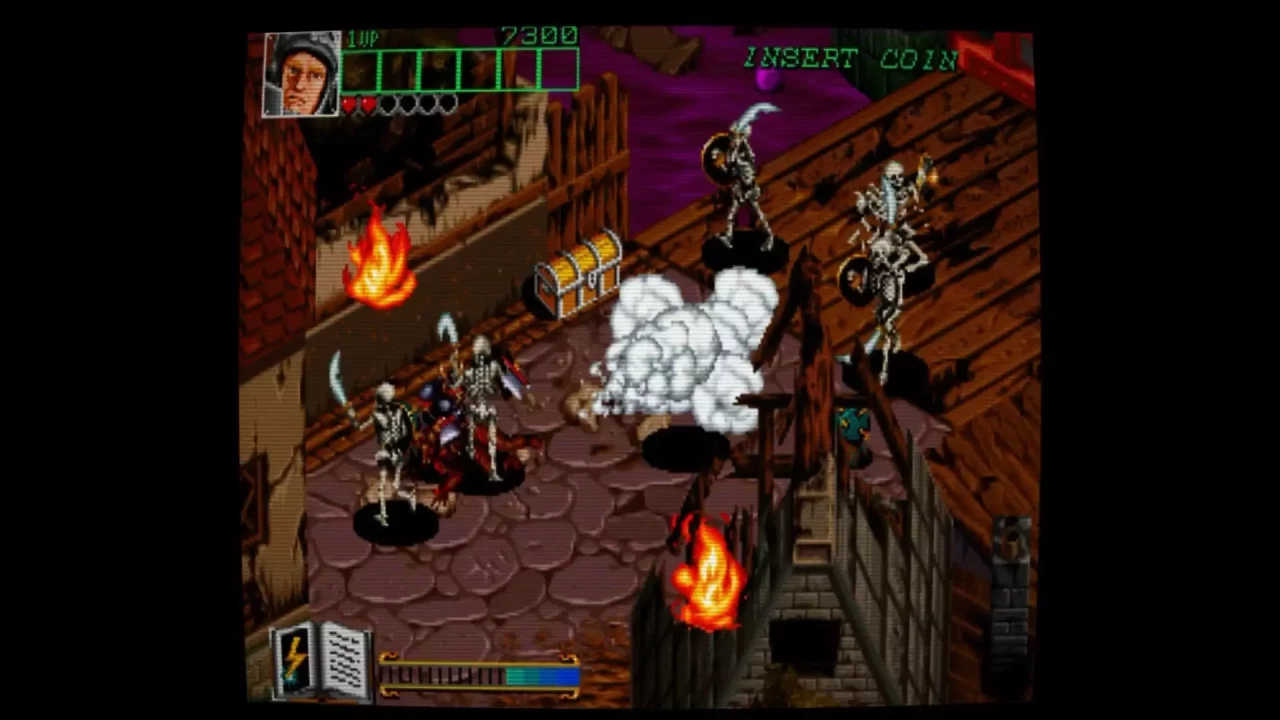Click the last empty heart slot icon
This screenshot has height=720, width=1280.
tap(448, 105)
